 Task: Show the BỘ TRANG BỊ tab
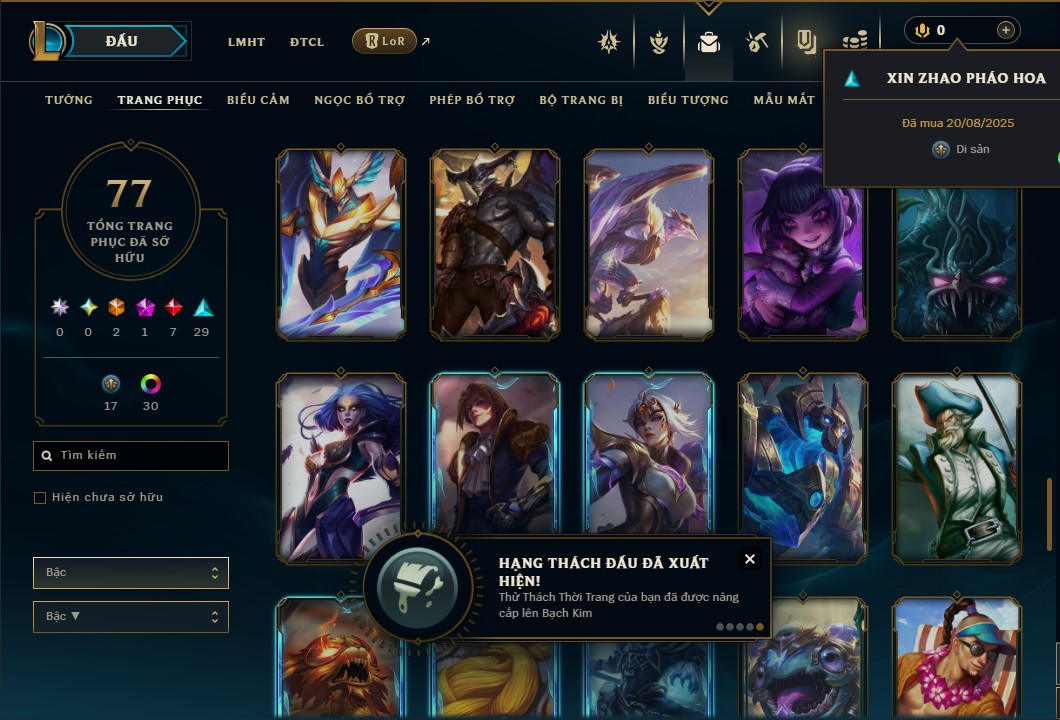tap(581, 100)
